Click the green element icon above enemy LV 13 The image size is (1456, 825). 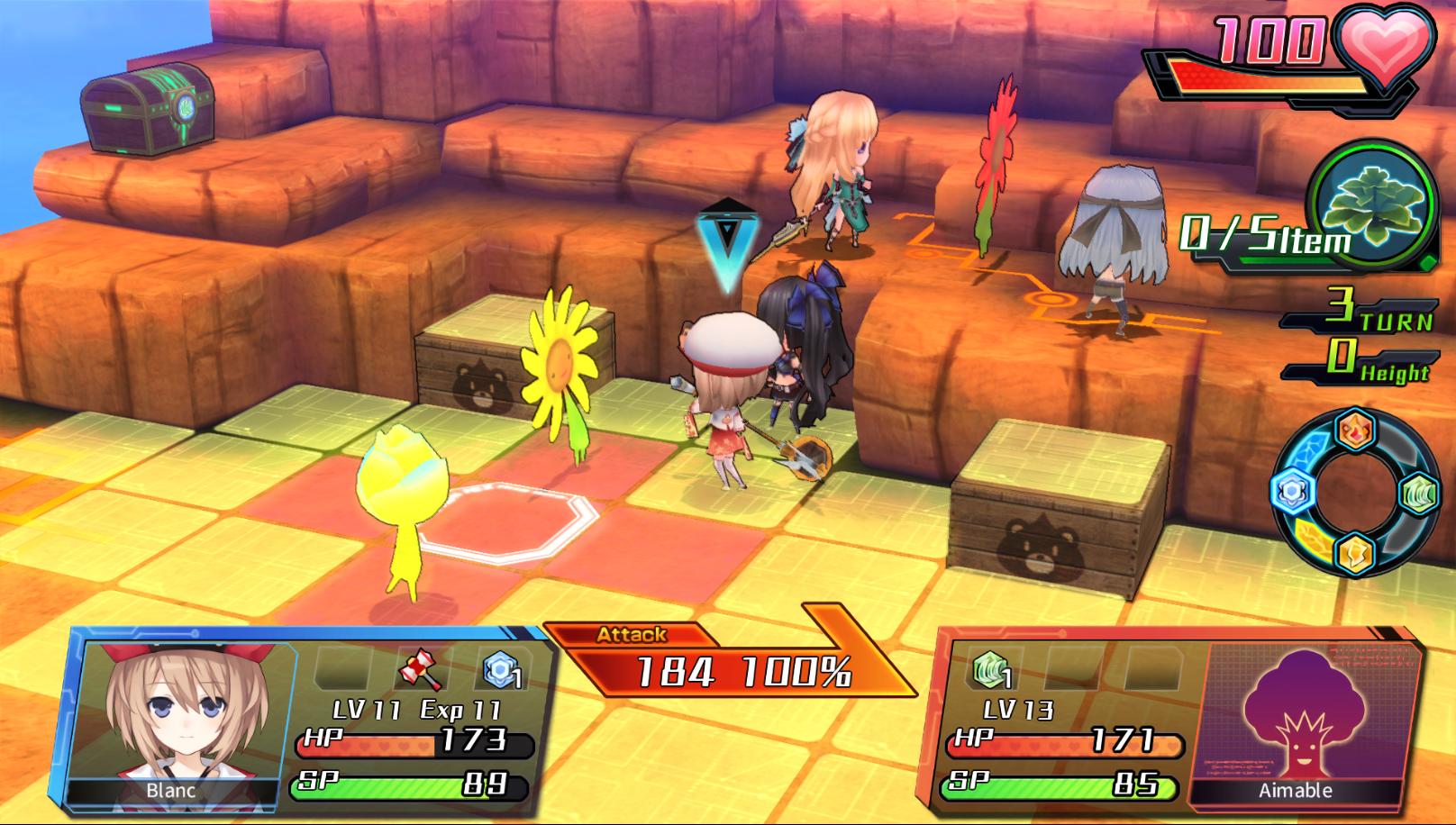[989, 671]
